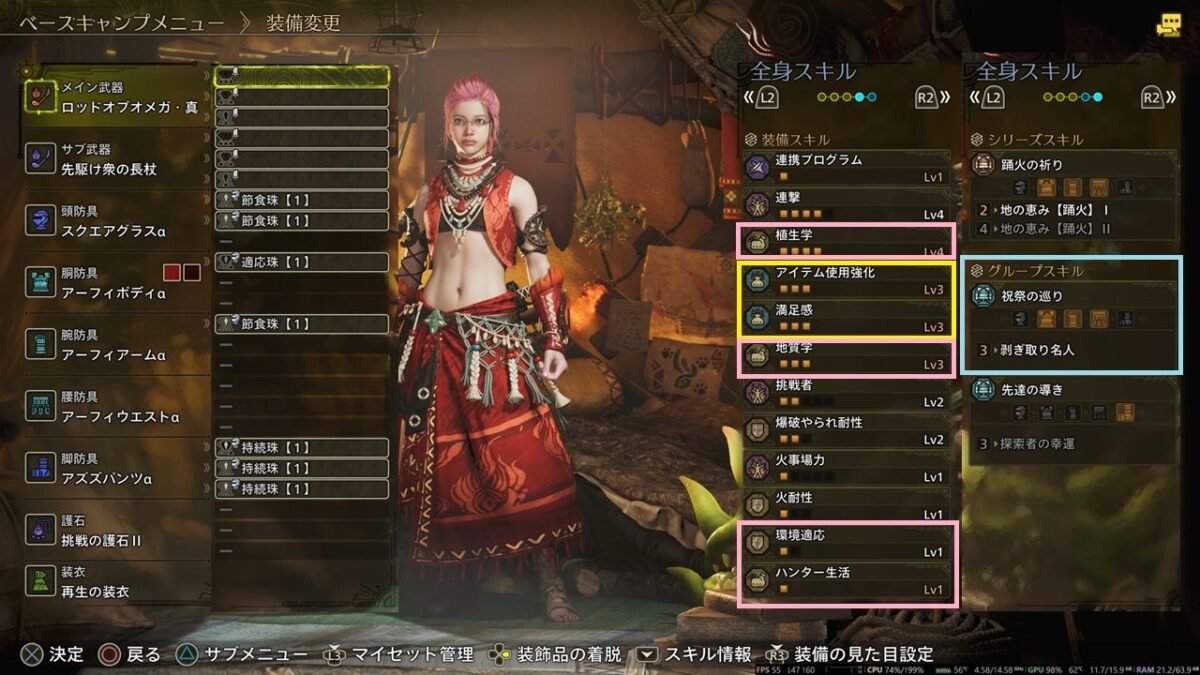The width and height of the screenshot is (1200, 675).
Task: Select the 連携プログラム skill row
Action: (x=847, y=167)
